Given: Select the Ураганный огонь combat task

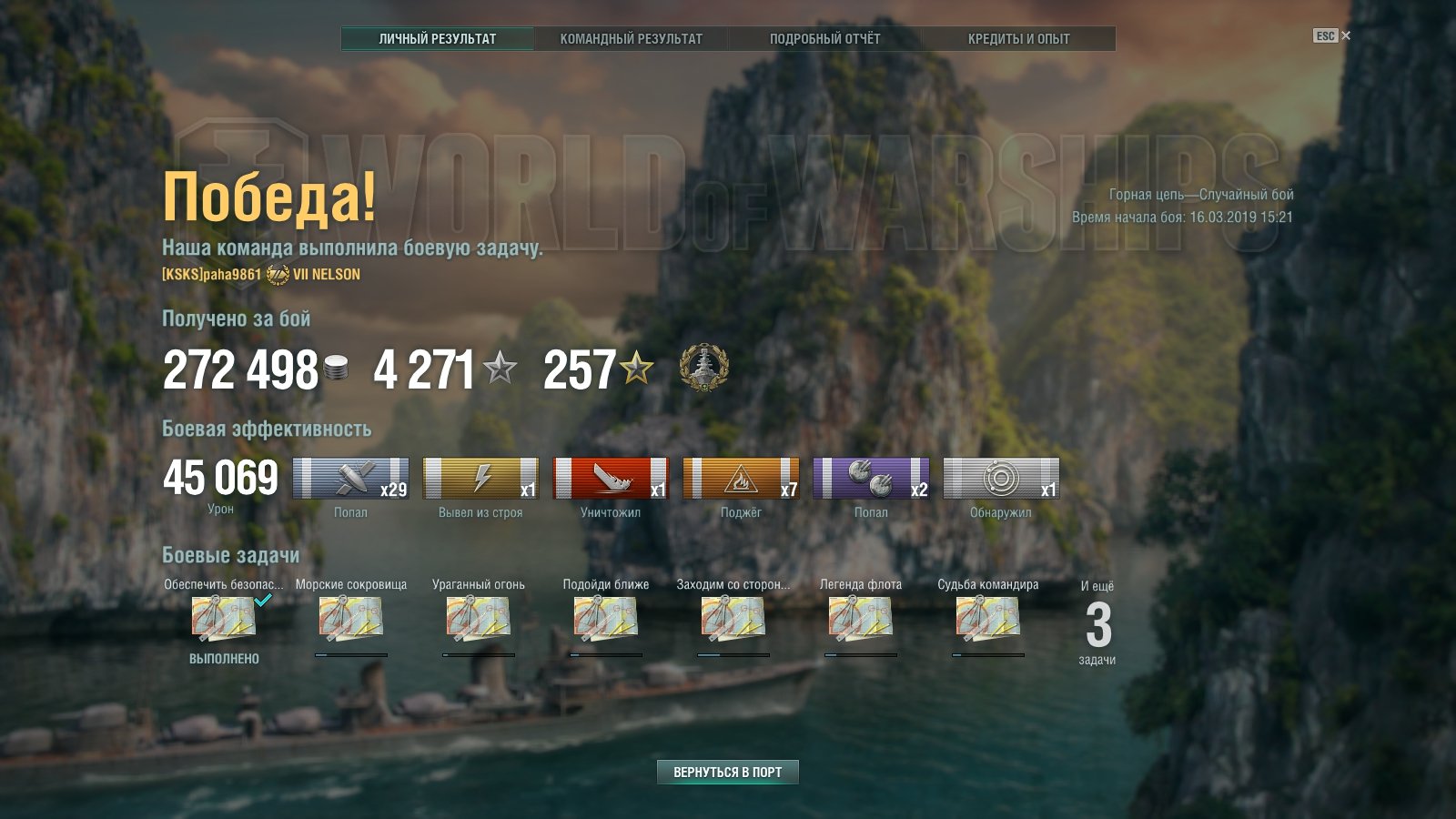Looking at the screenshot, I should click(x=478, y=619).
